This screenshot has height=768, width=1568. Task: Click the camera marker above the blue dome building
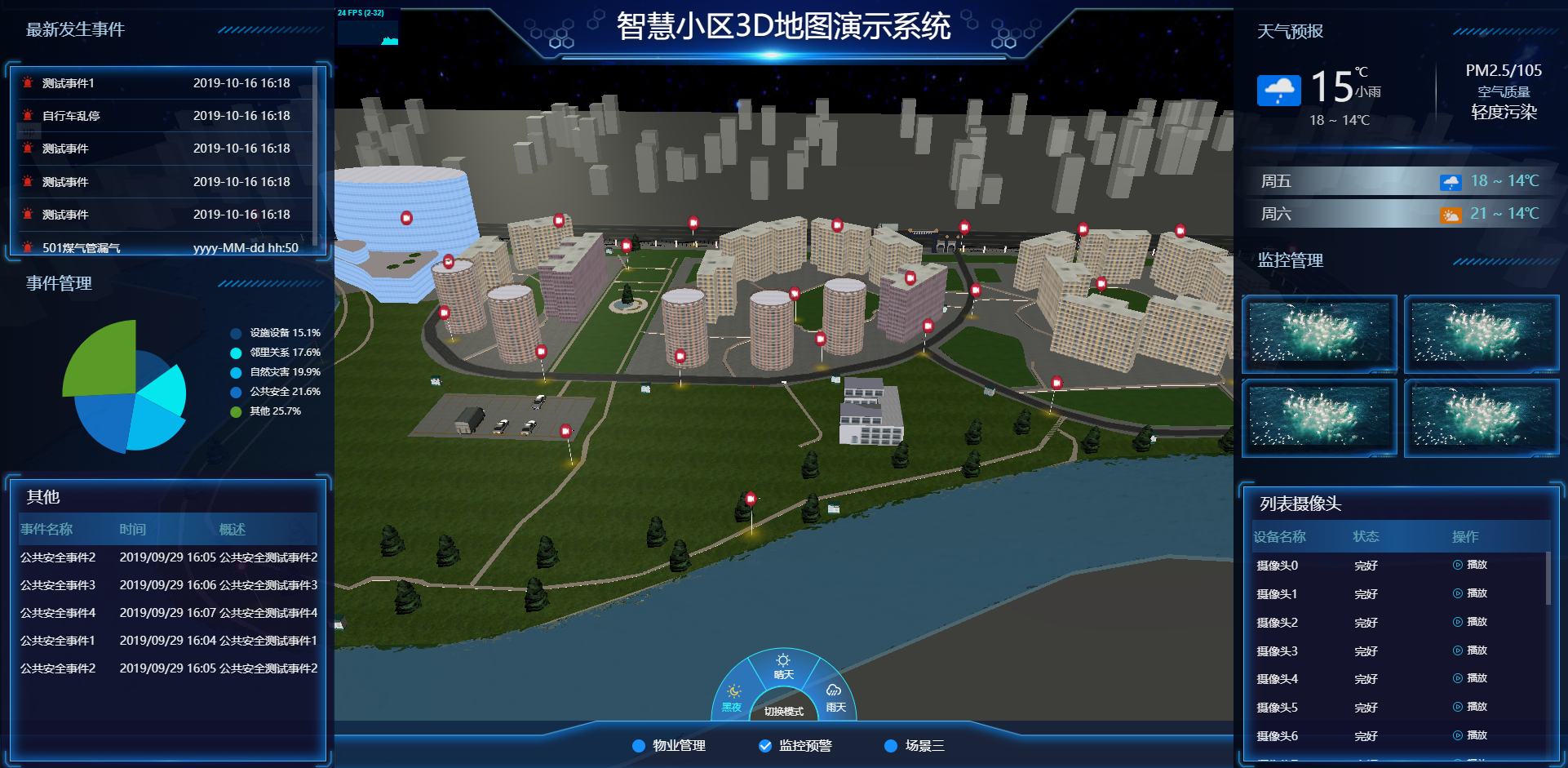(405, 217)
